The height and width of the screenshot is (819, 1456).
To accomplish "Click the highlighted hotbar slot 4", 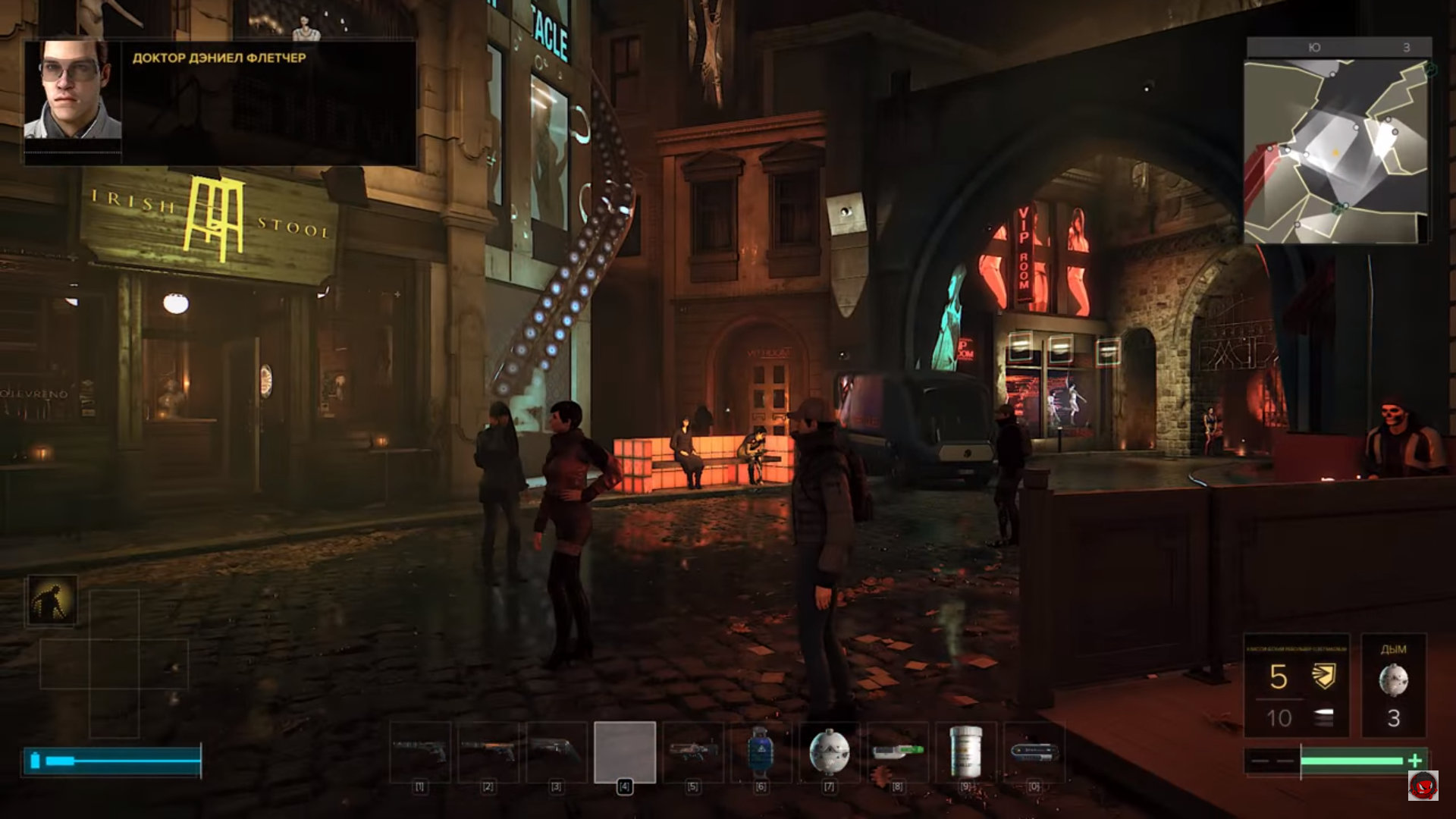I will pyautogui.click(x=625, y=752).
